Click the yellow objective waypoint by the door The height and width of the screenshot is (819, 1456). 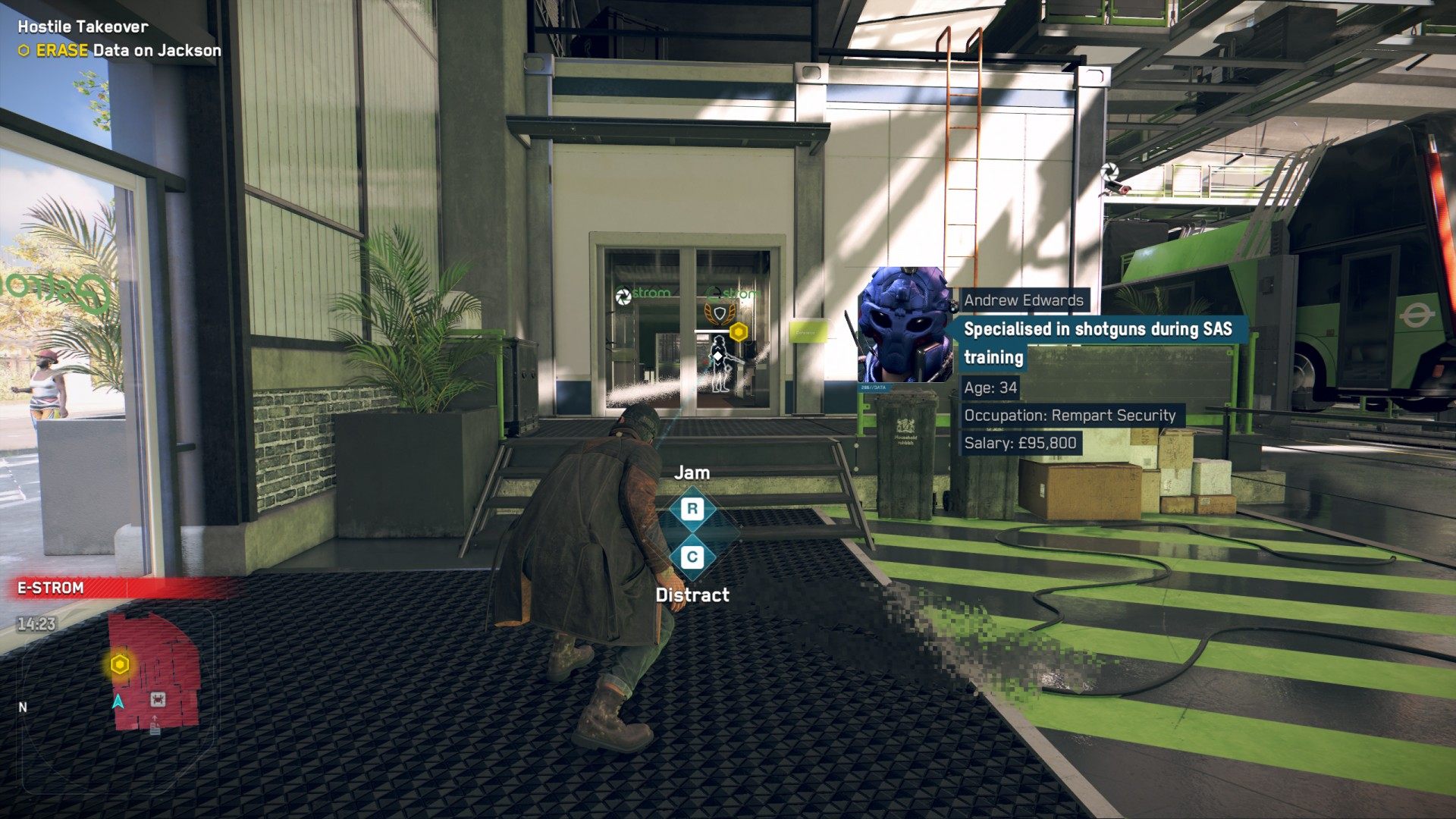pos(738,332)
